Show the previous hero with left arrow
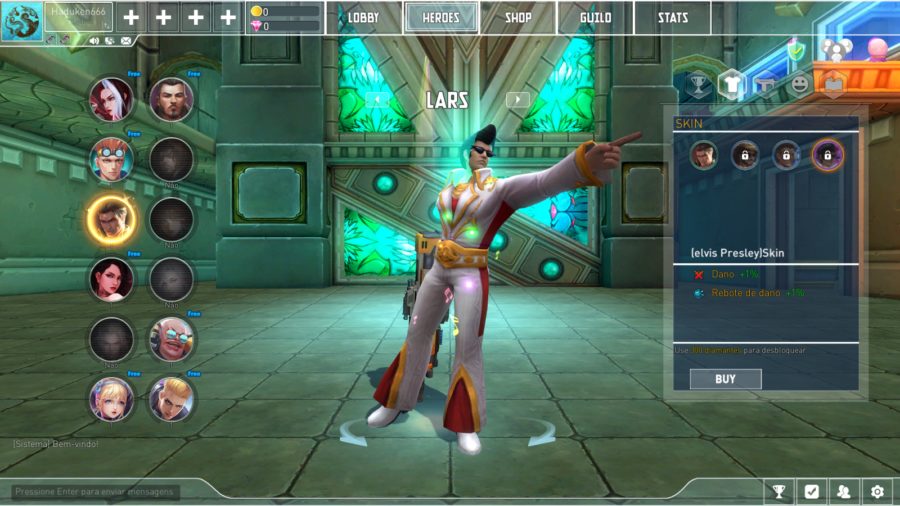 pos(376,99)
